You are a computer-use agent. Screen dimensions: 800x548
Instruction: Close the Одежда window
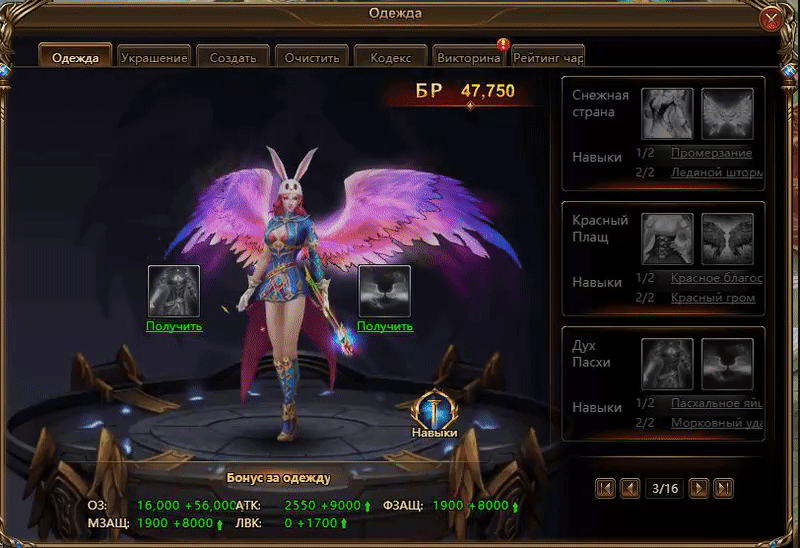tap(771, 20)
